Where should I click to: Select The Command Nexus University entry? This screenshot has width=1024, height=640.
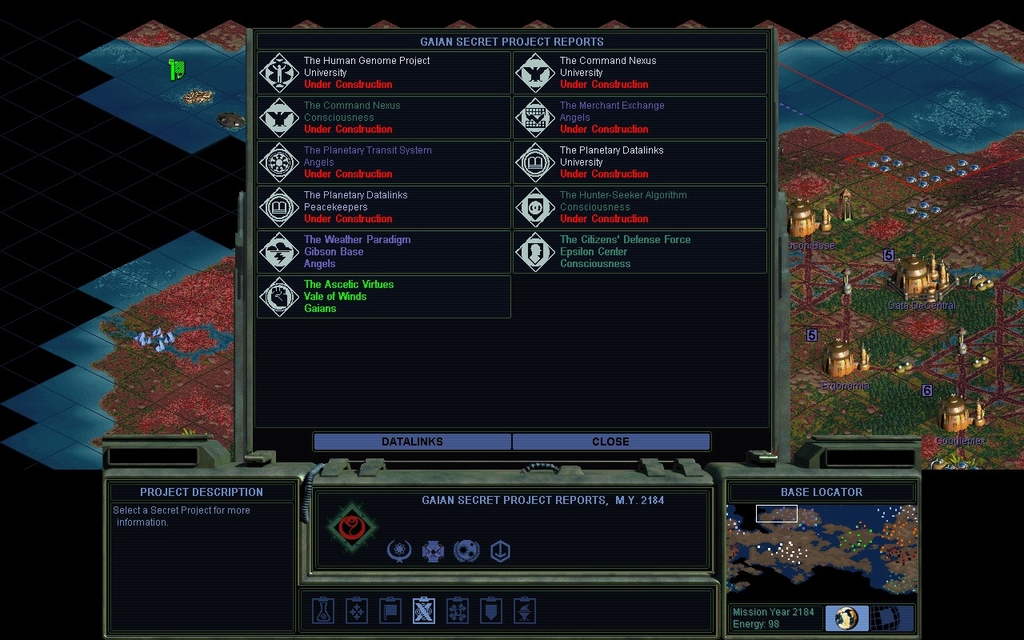(x=640, y=73)
